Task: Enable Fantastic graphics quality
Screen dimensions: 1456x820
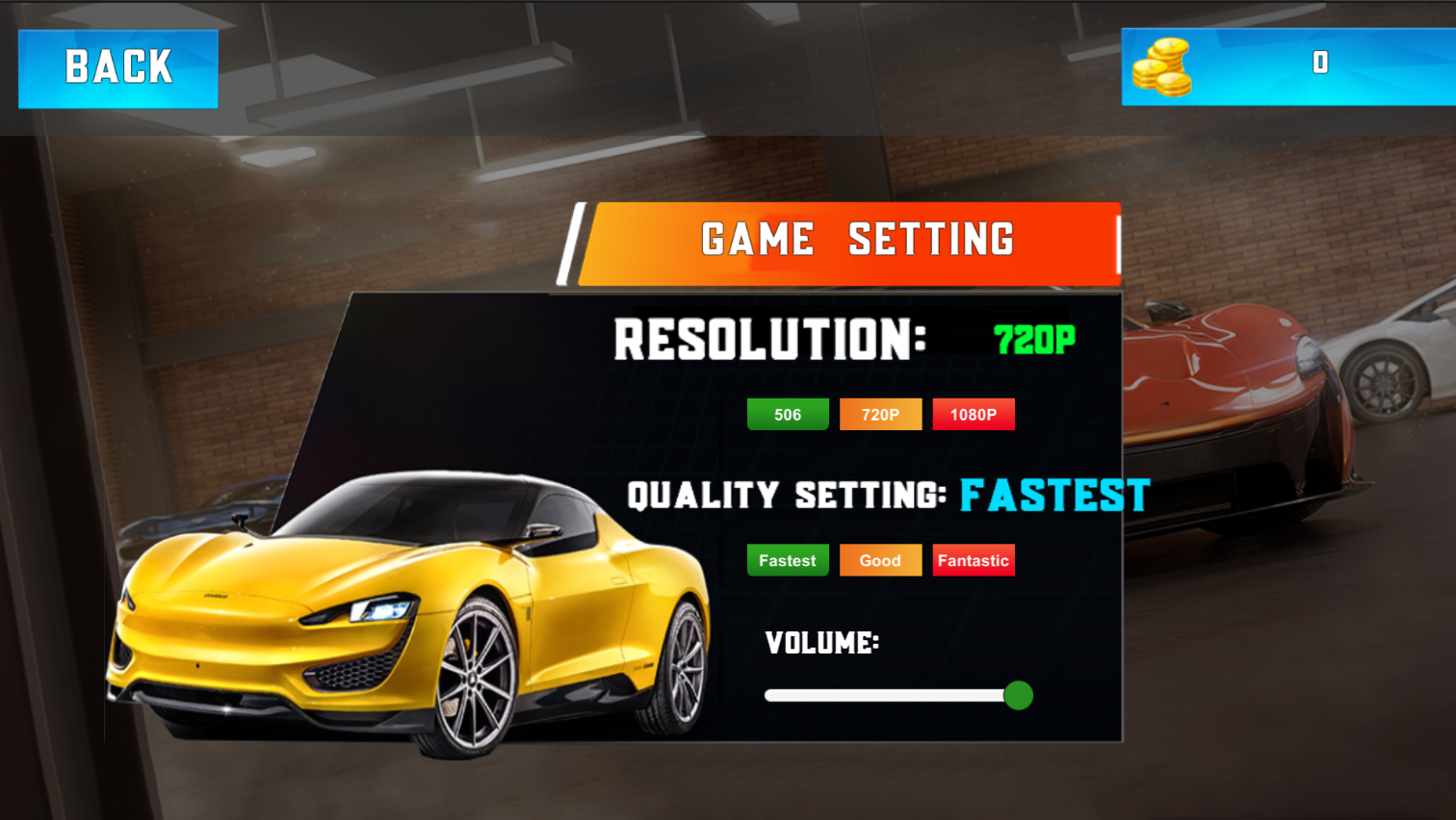Action: point(974,559)
